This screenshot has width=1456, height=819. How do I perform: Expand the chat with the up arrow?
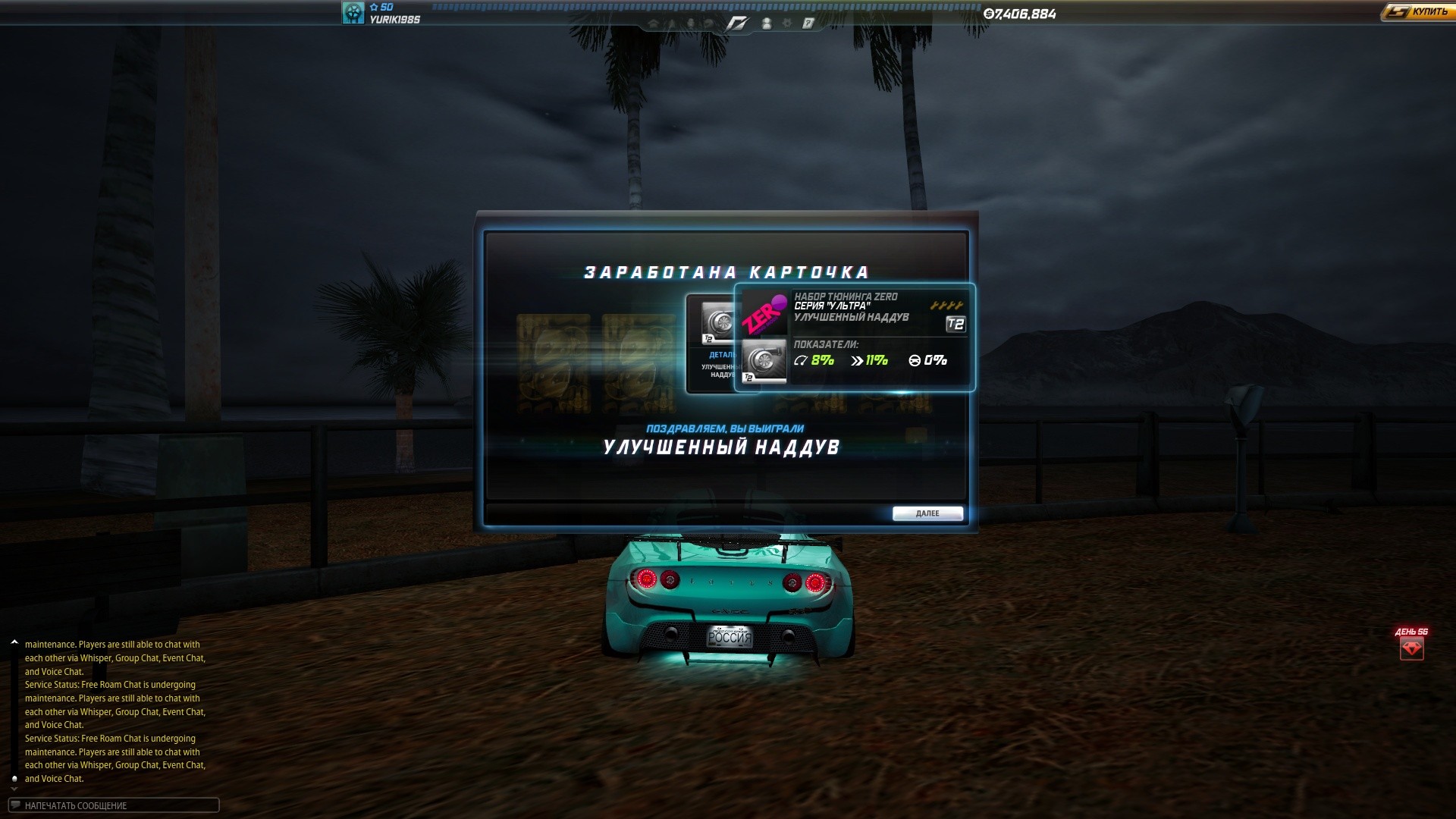[14, 643]
